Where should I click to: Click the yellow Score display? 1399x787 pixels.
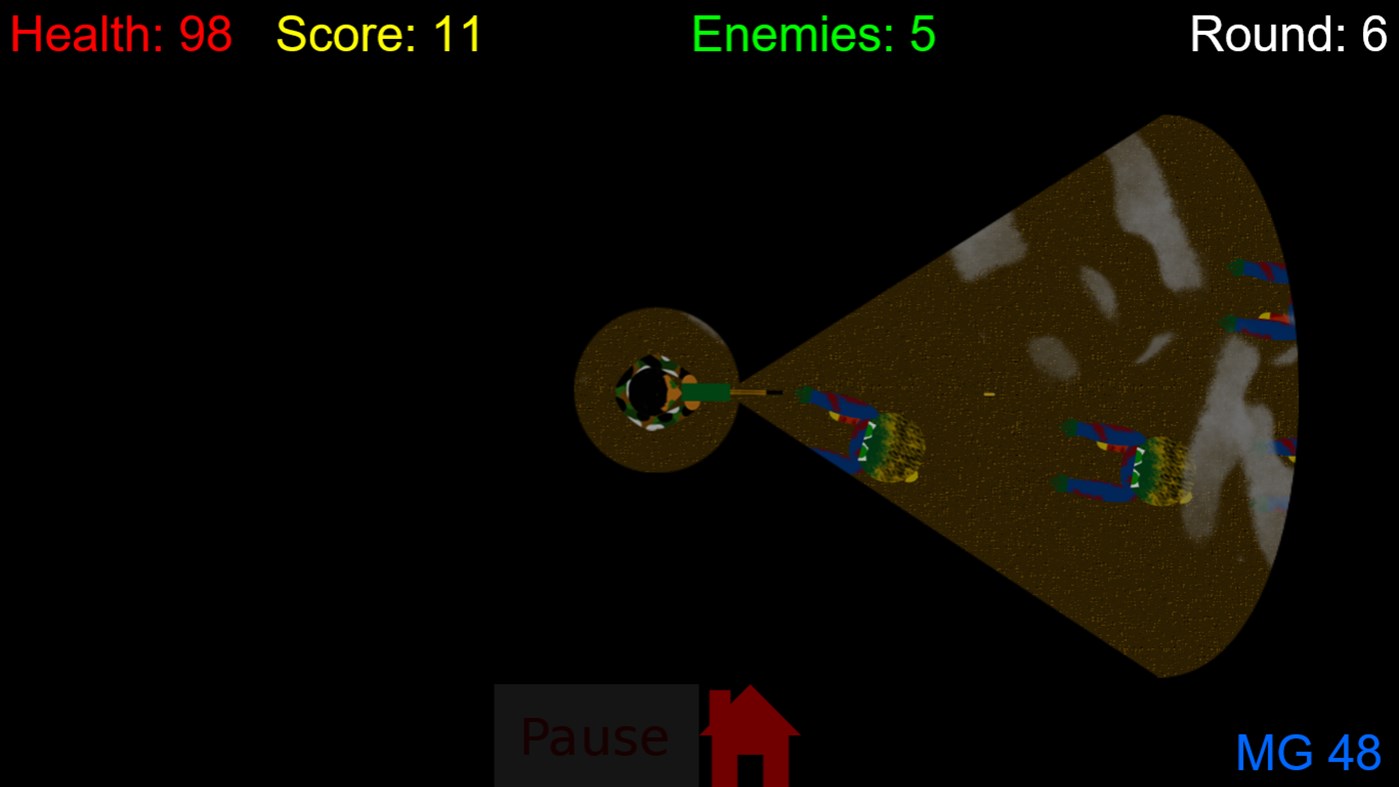pos(378,33)
